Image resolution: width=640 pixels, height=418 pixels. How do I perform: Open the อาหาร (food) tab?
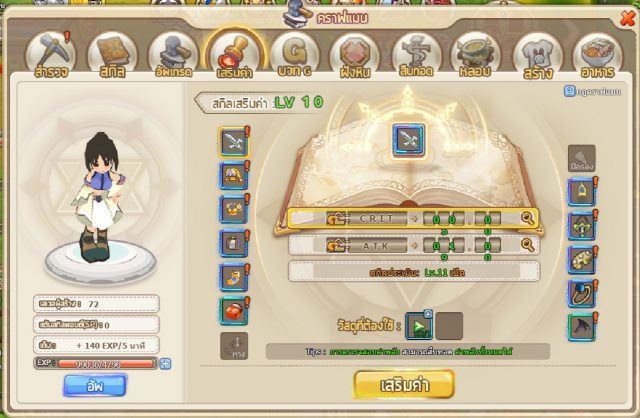point(598,56)
